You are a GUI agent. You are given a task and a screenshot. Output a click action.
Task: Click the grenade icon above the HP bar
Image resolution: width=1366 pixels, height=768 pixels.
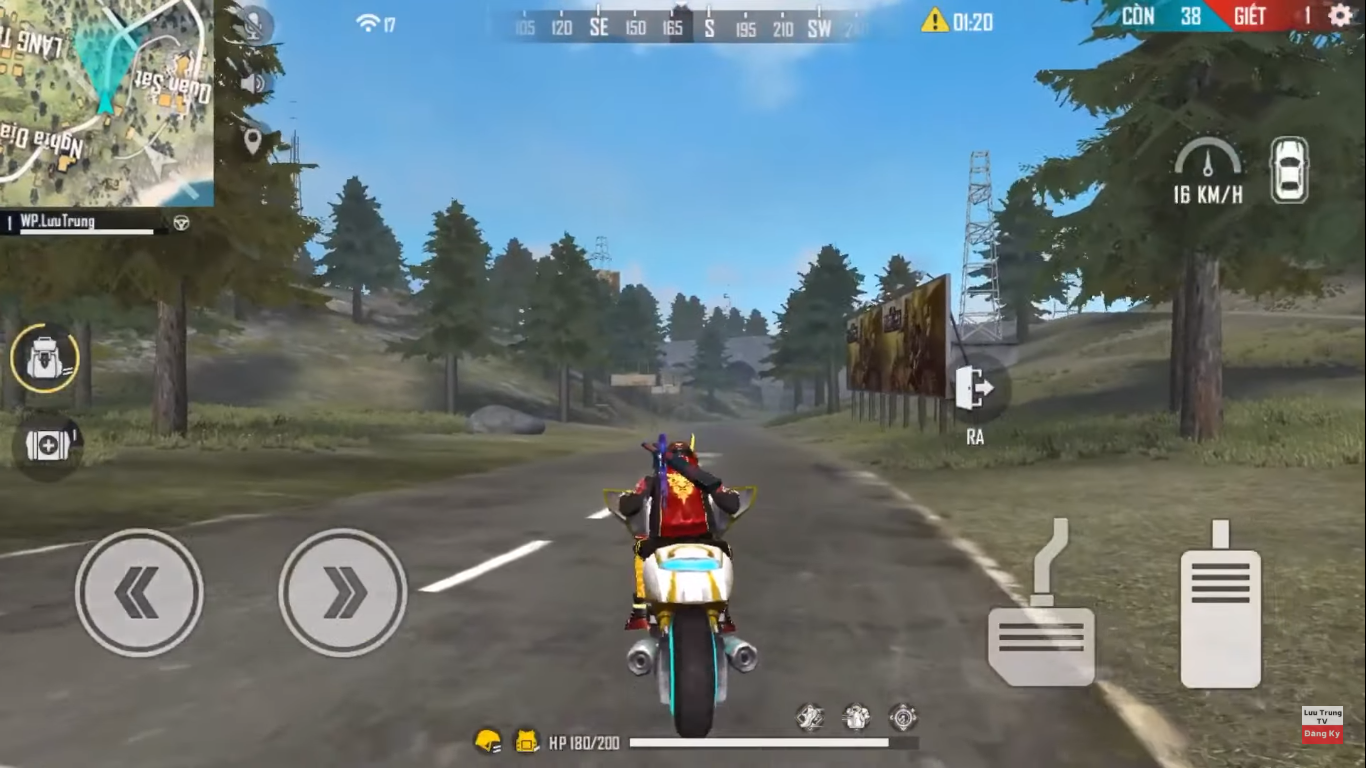pos(855,716)
